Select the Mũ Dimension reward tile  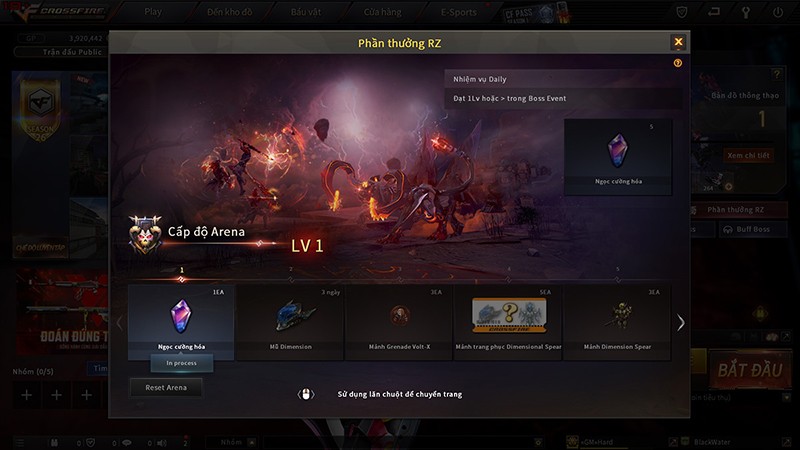[290, 320]
